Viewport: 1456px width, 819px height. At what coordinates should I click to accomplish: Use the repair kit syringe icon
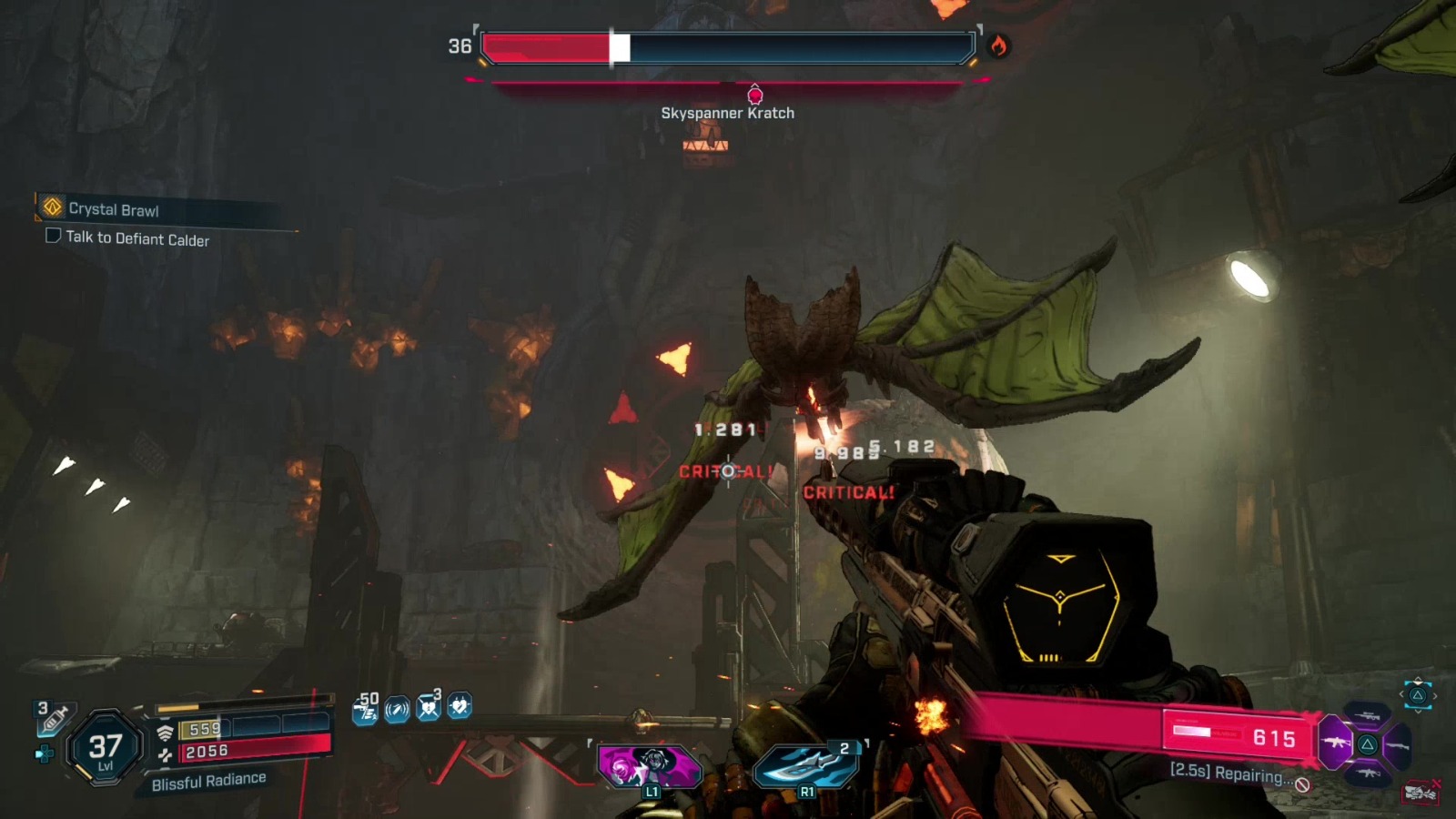[x=53, y=720]
